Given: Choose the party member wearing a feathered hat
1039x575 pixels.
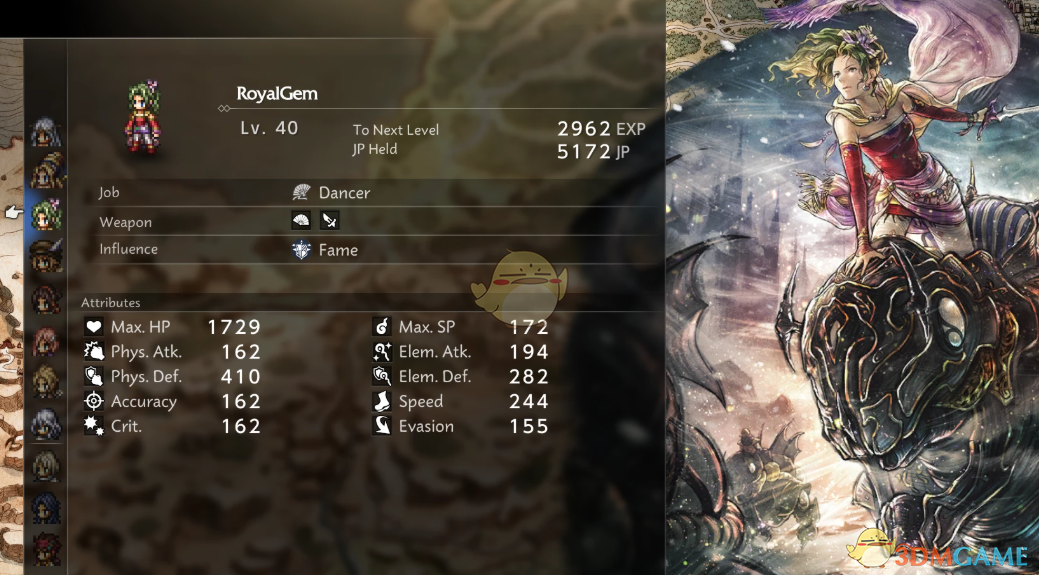Looking at the screenshot, I should tap(46, 256).
